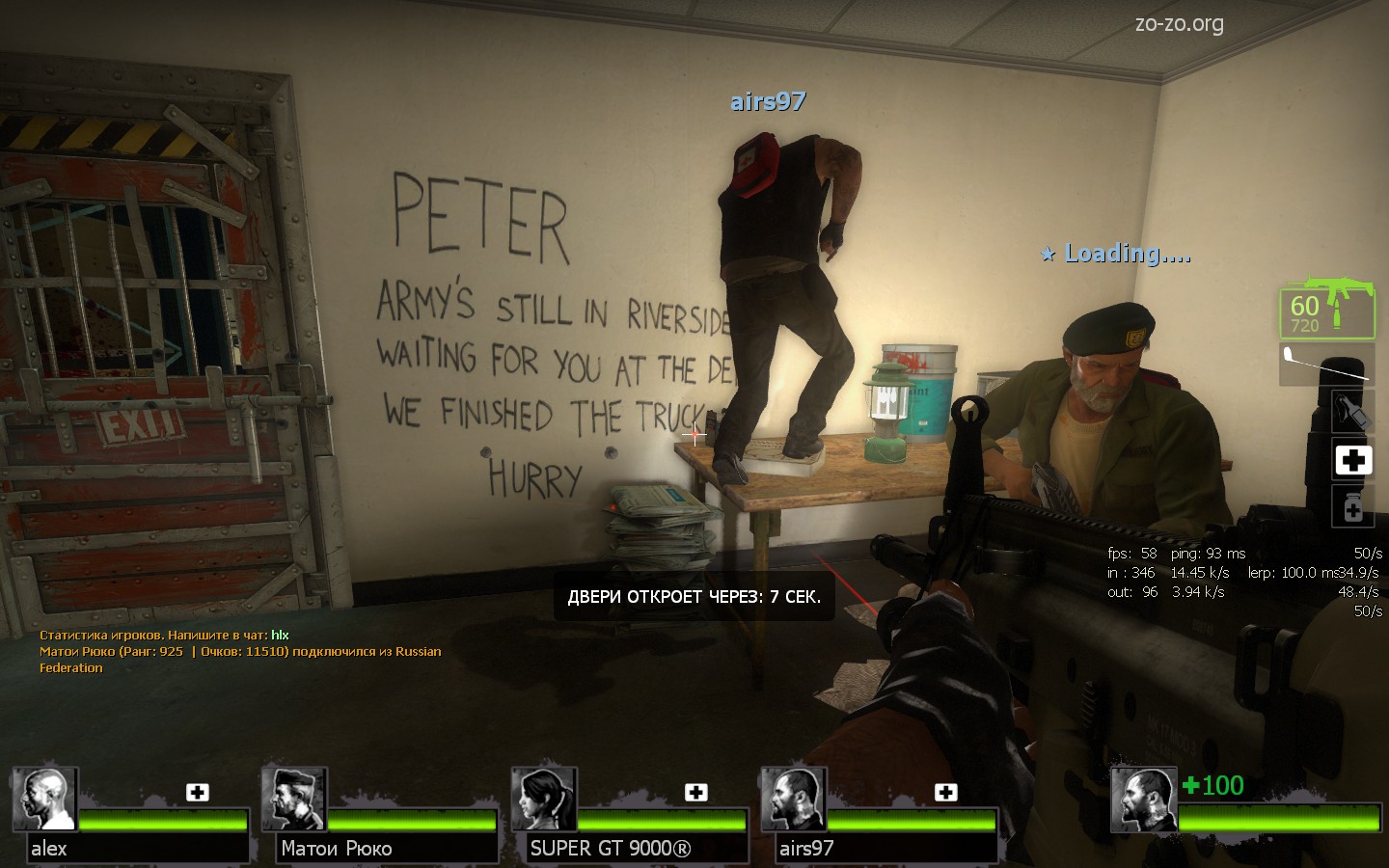Select the first aid kit slot
Viewport: 1389px width, 868px height.
1352,460
